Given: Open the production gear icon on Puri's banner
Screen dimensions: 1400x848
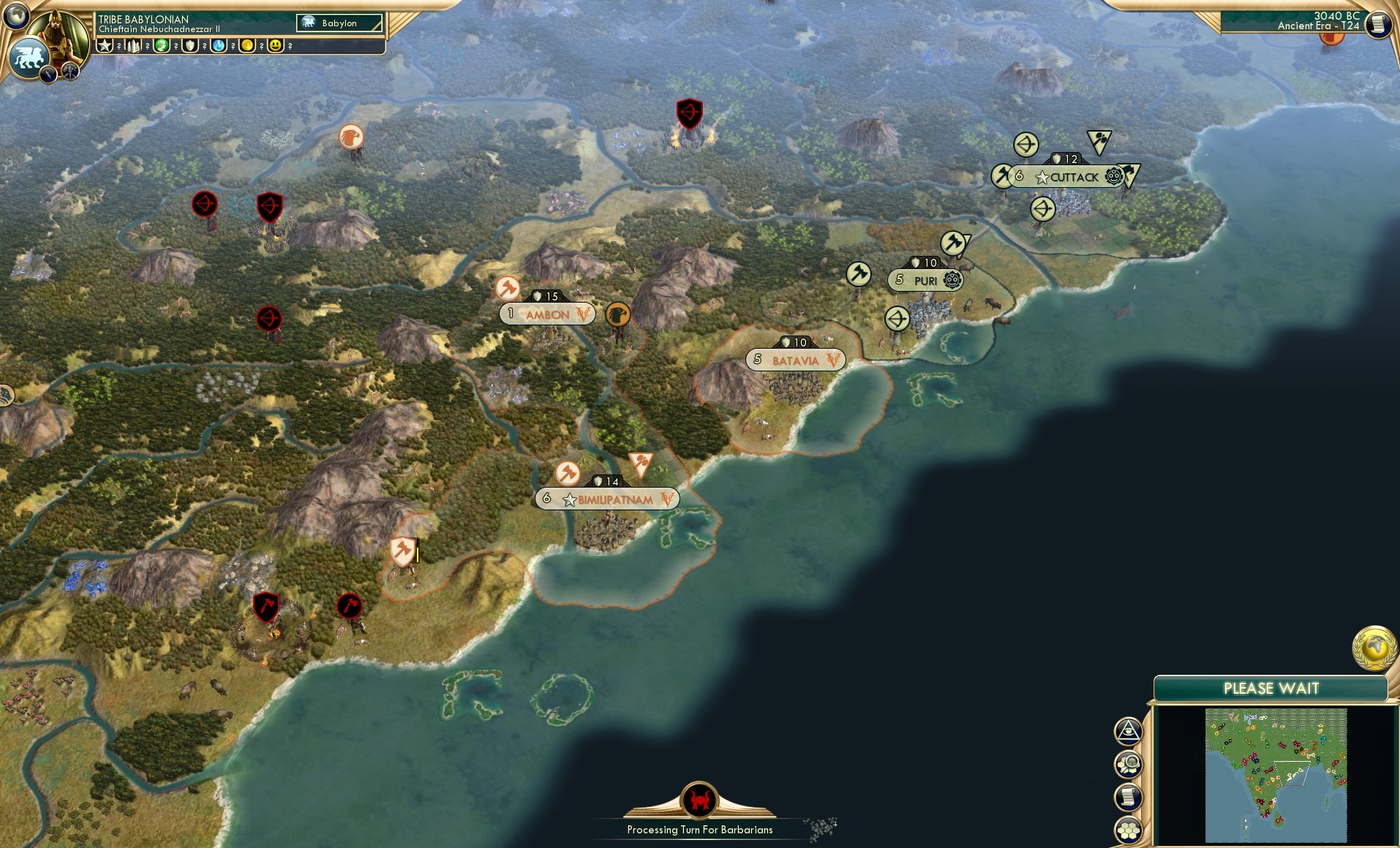Looking at the screenshot, I should (x=951, y=280).
